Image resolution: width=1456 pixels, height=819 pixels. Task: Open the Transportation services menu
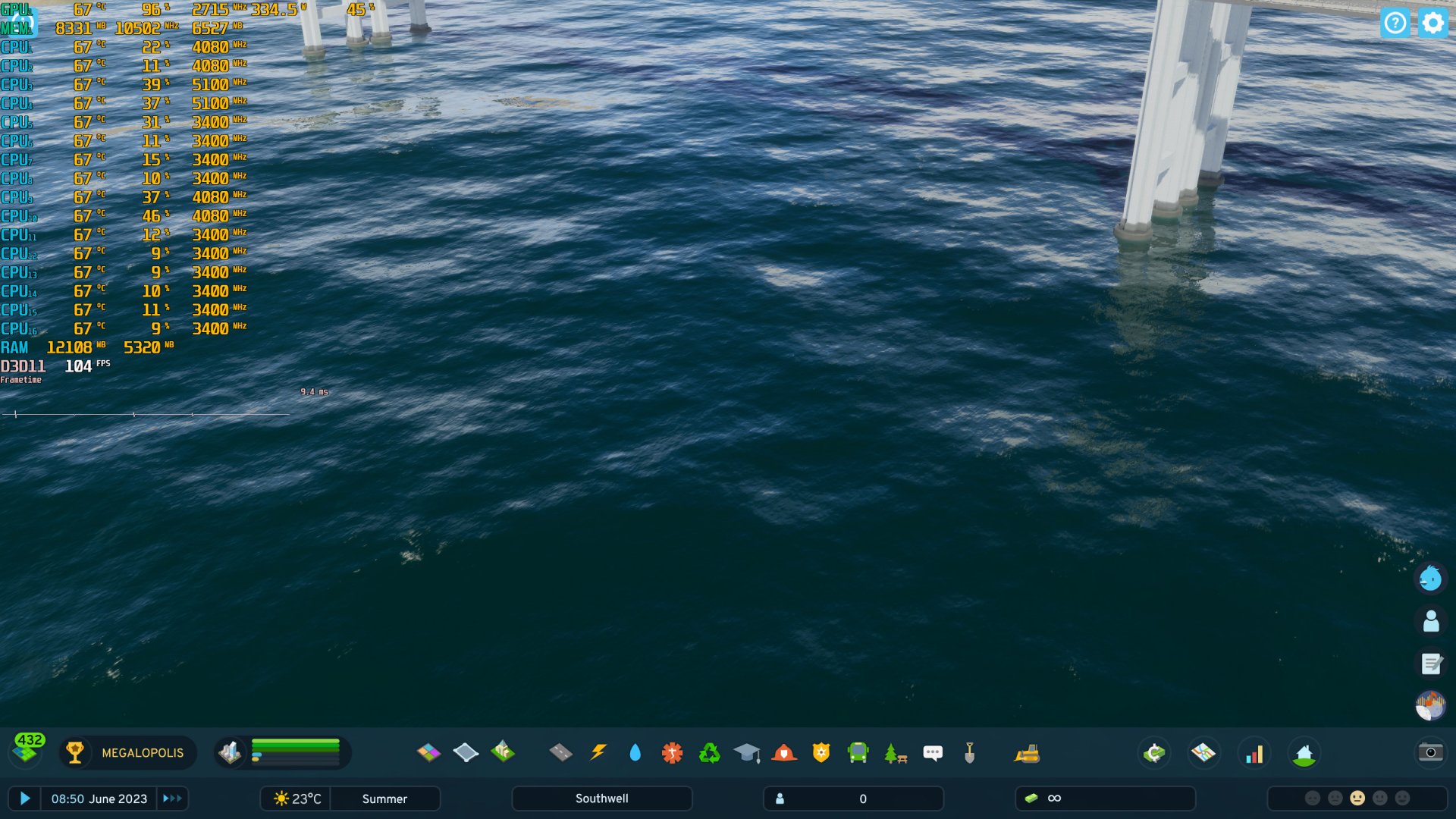tap(858, 753)
